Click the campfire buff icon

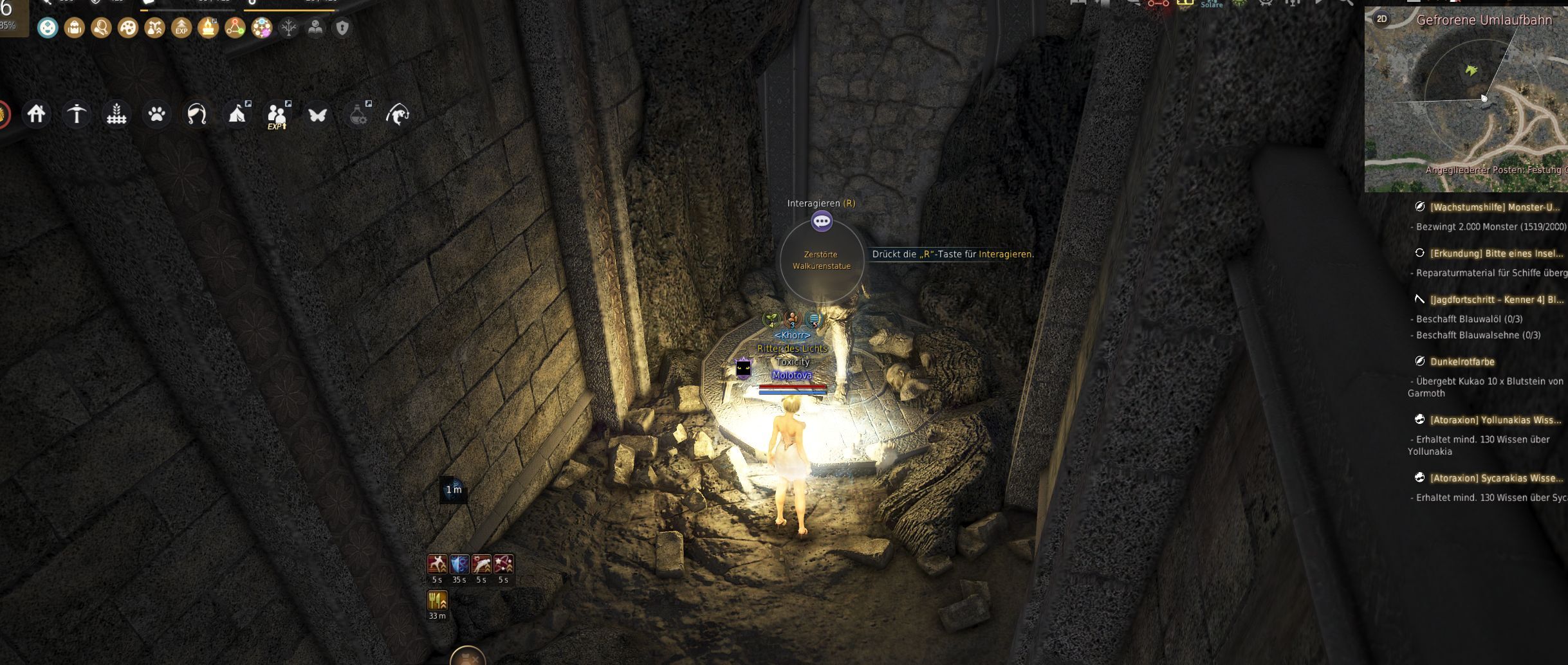[x=208, y=28]
